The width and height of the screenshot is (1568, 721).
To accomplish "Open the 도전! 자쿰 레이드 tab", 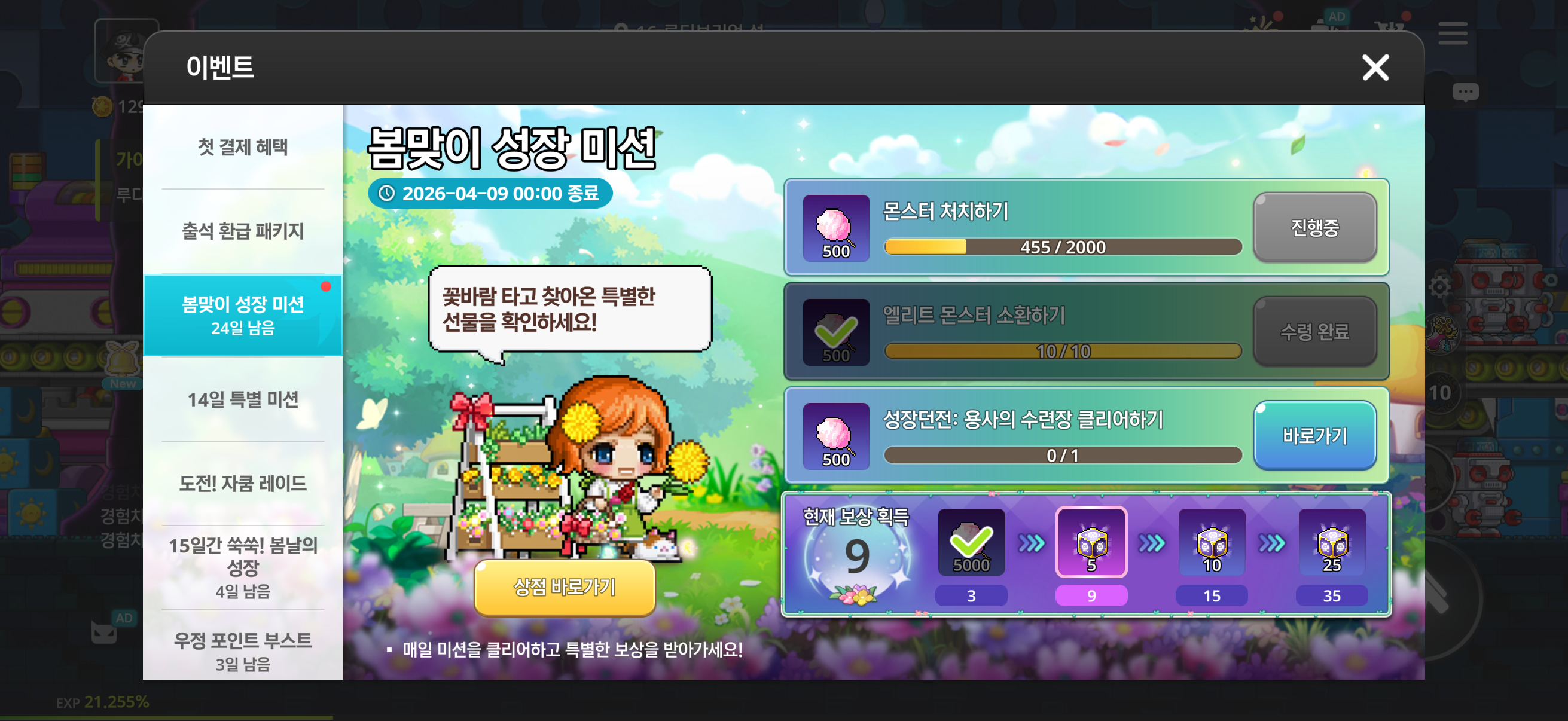I will click(242, 483).
